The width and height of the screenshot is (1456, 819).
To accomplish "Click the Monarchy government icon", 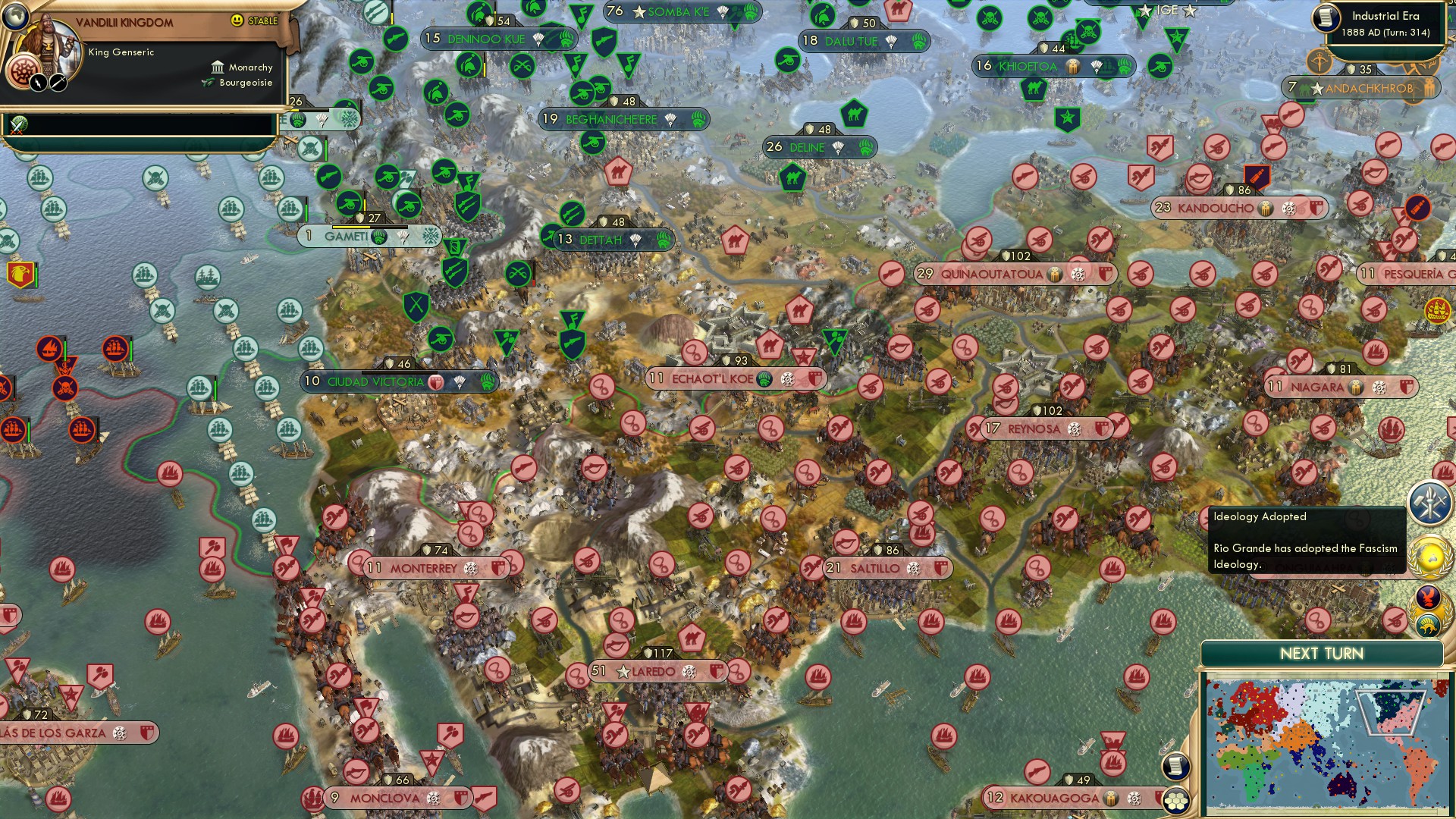I will (x=218, y=67).
